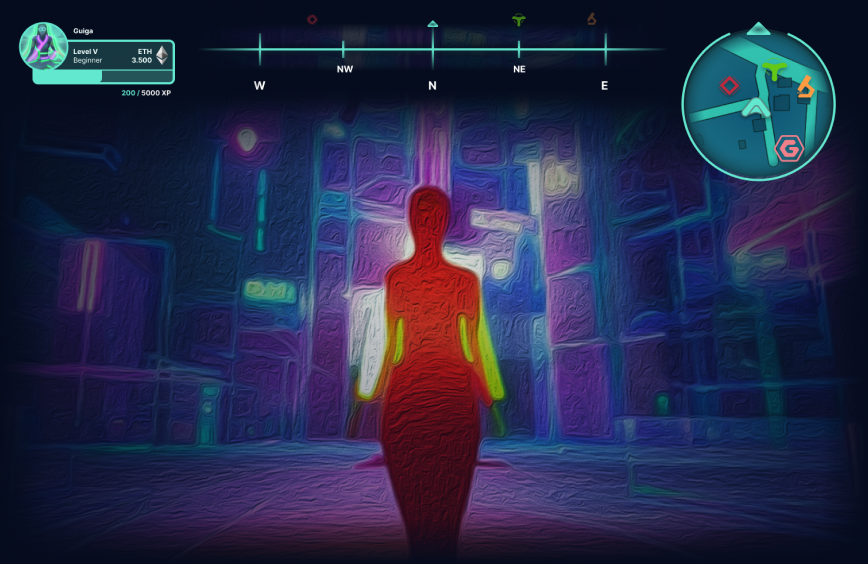Select the orange marker on the compass bar

point(592,19)
